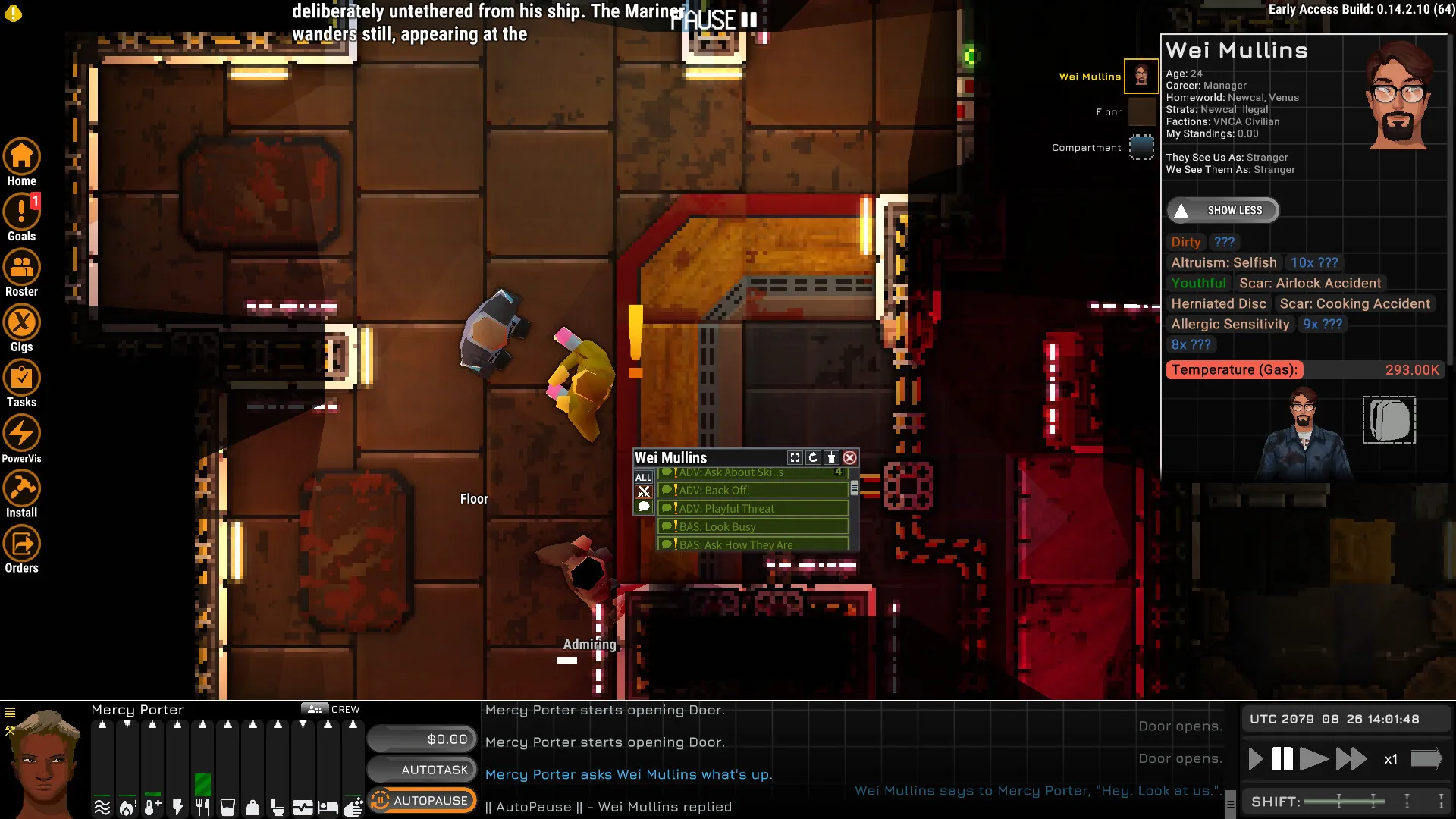Open the CREW panel button
Image resolution: width=1456 pixels, height=819 pixels.
331,710
